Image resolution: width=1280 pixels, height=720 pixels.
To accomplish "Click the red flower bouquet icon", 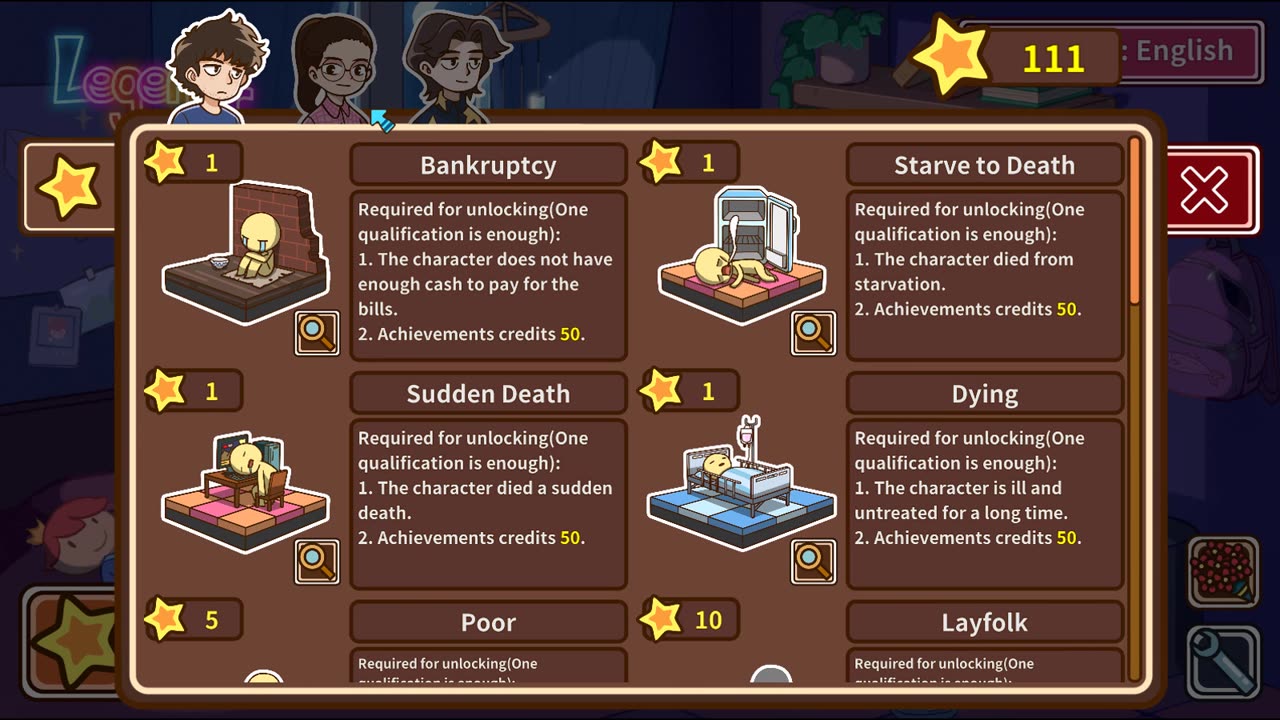I will click(x=1224, y=572).
